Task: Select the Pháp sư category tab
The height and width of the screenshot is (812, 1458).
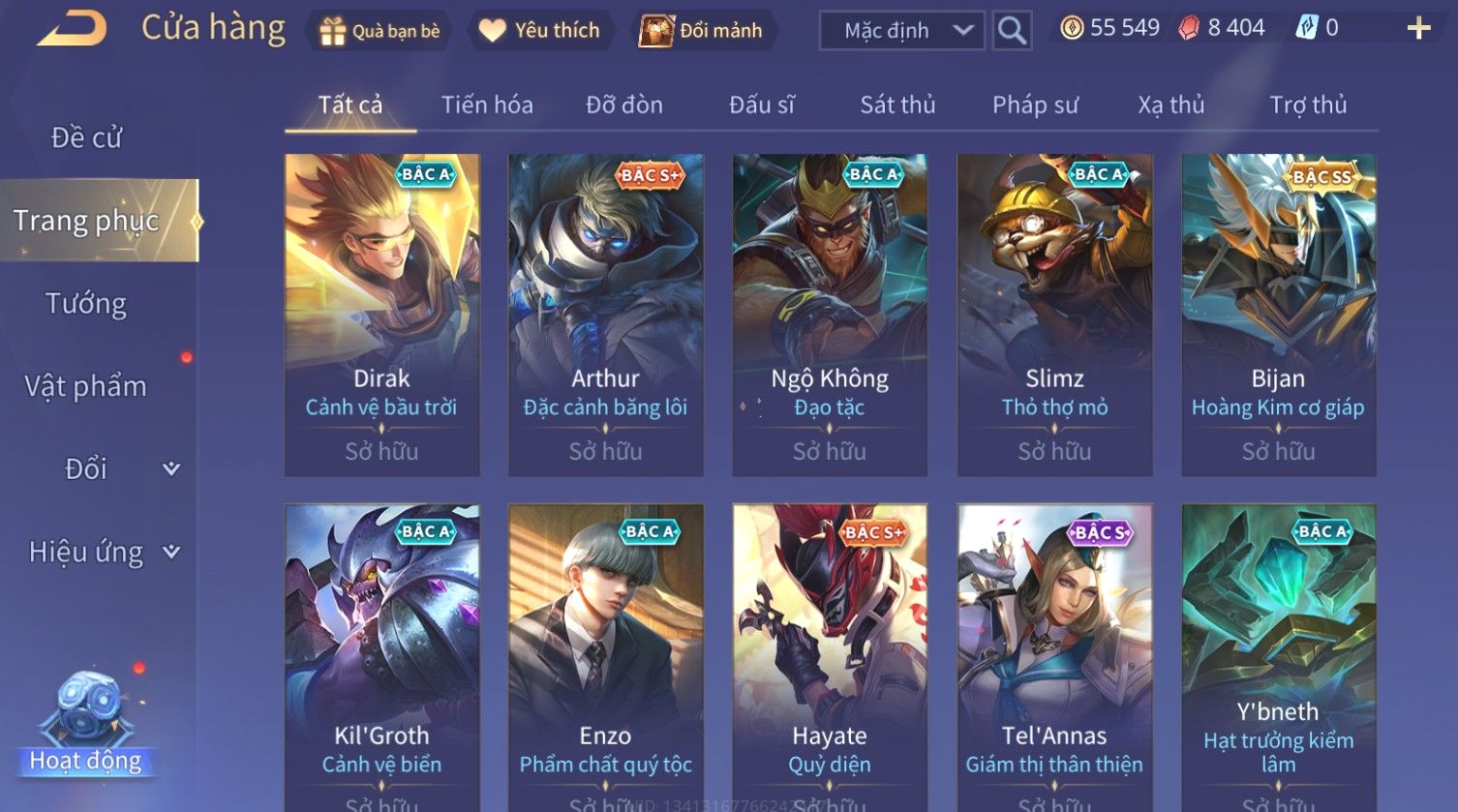Action: 1035,105
